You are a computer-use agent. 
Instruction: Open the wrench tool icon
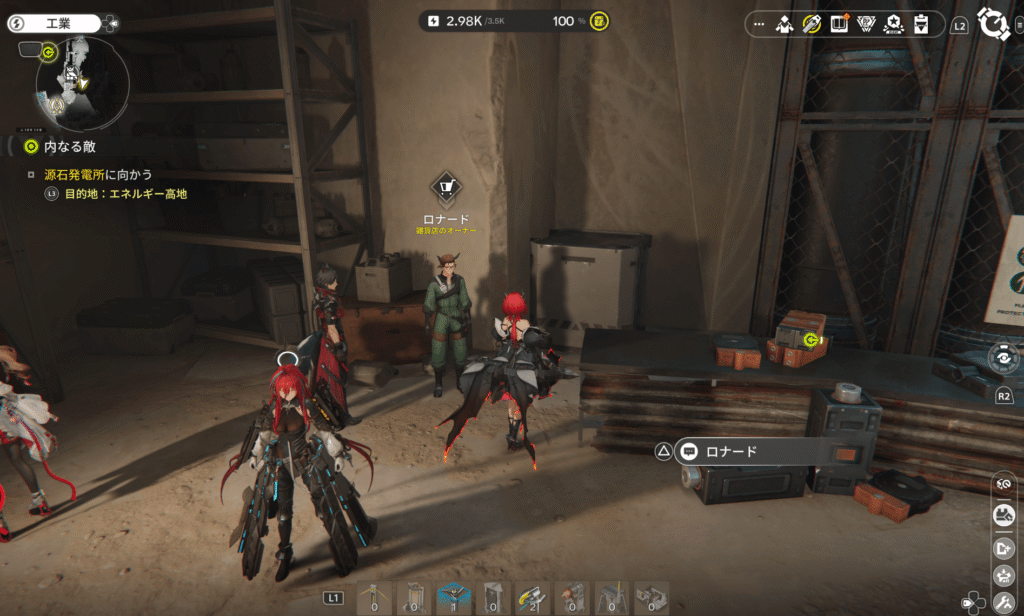(x=1002, y=603)
